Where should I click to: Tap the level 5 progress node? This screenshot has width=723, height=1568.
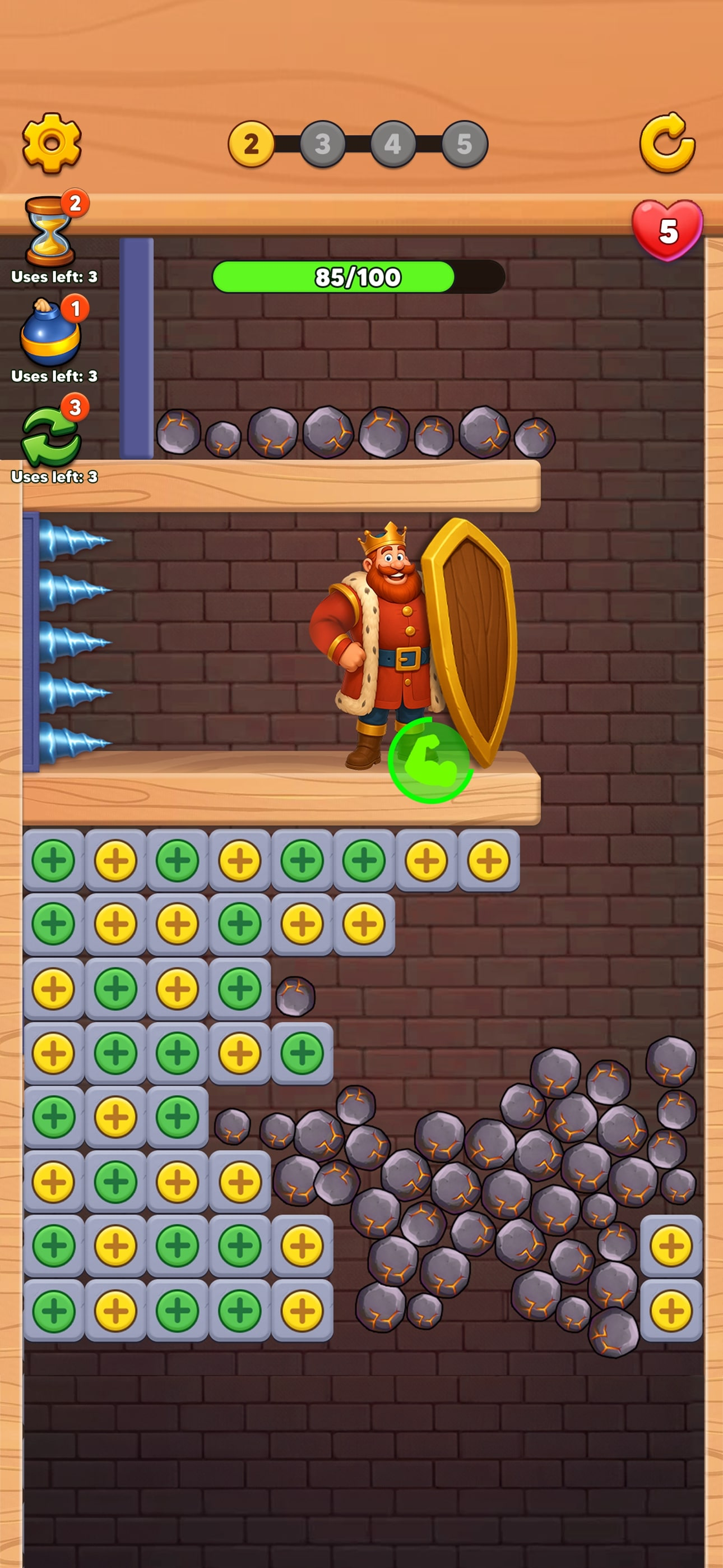(x=465, y=144)
